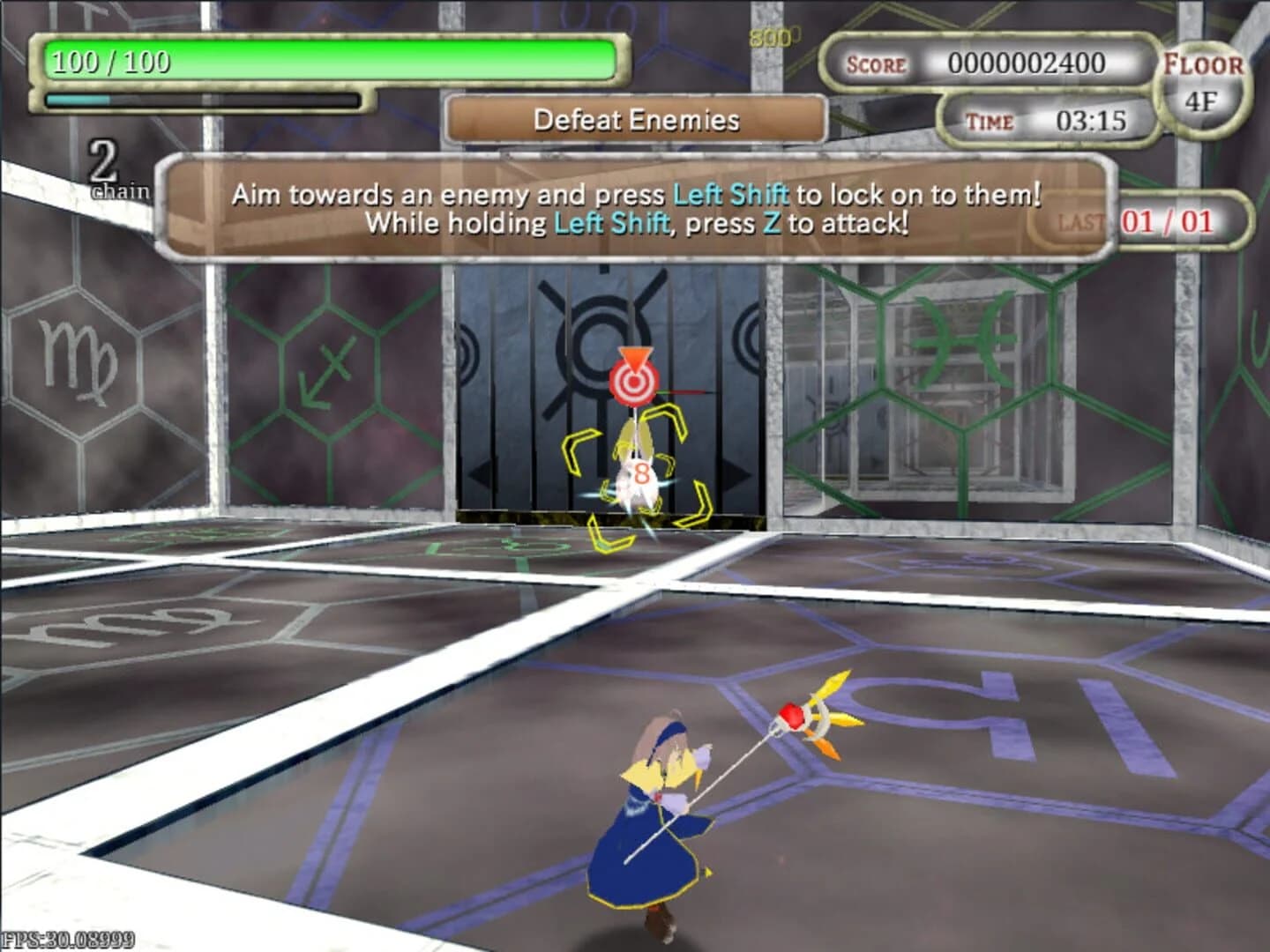Click the Z key text in the tutorial message
Image resolution: width=1270 pixels, height=952 pixels.
[x=772, y=223]
